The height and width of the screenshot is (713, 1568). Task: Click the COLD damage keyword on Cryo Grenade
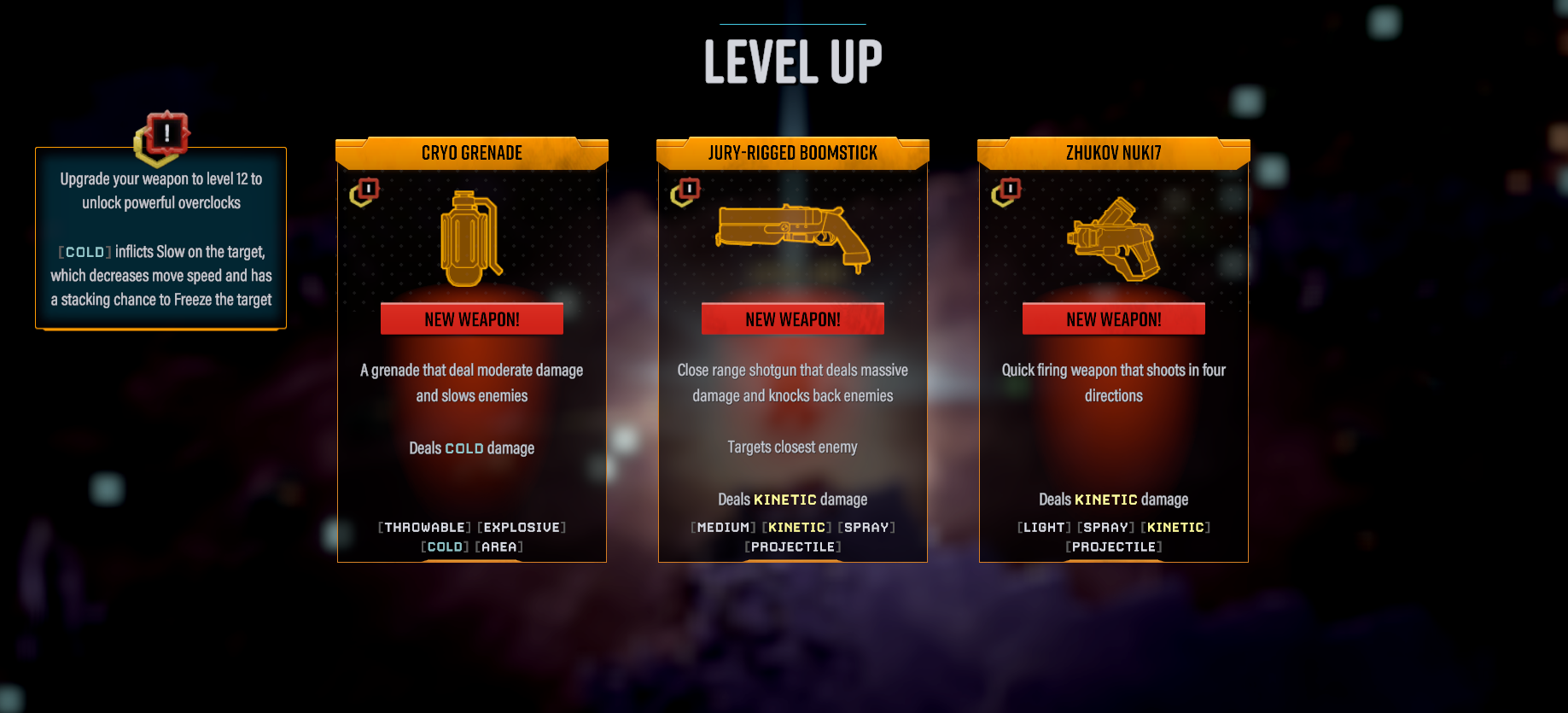pyautogui.click(x=464, y=447)
